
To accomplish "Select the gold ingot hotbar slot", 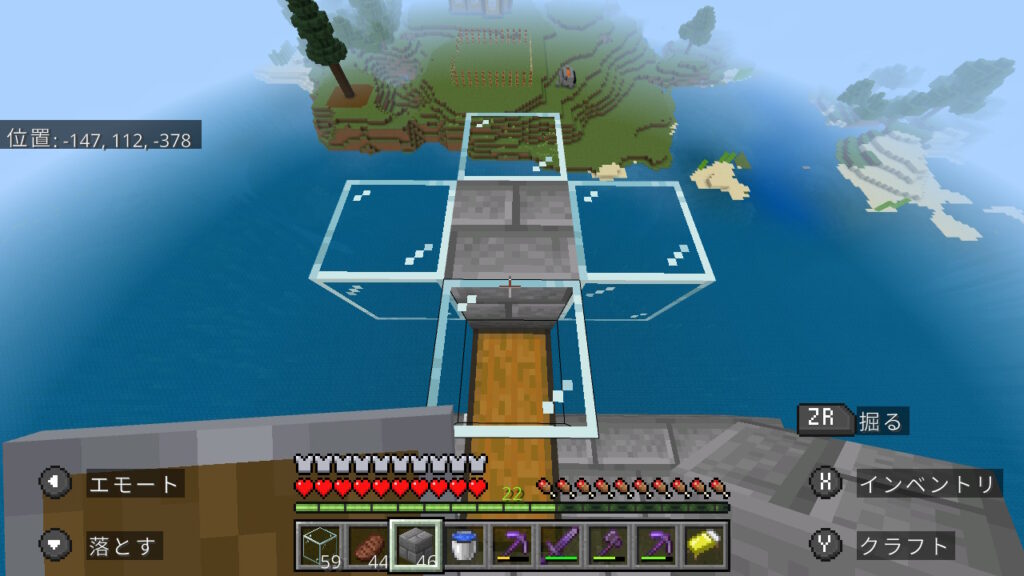I will [703, 545].
